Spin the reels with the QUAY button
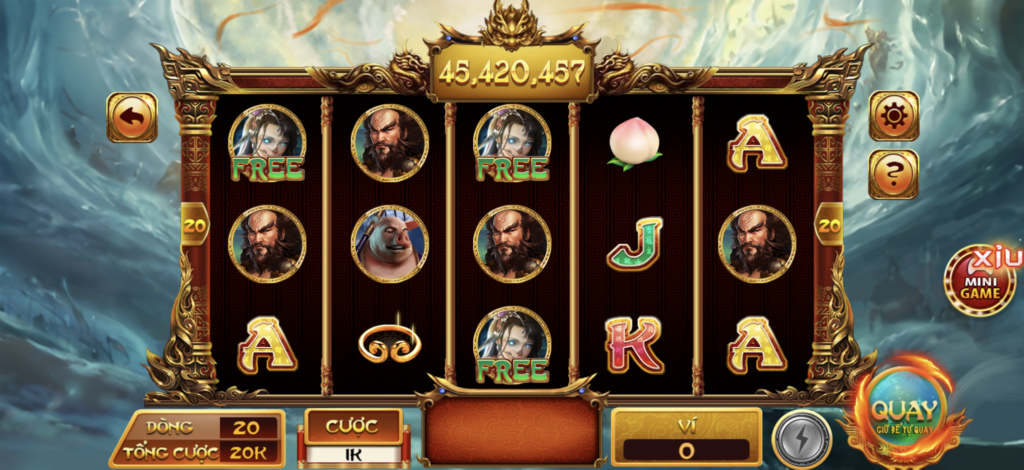 (904, 412)
